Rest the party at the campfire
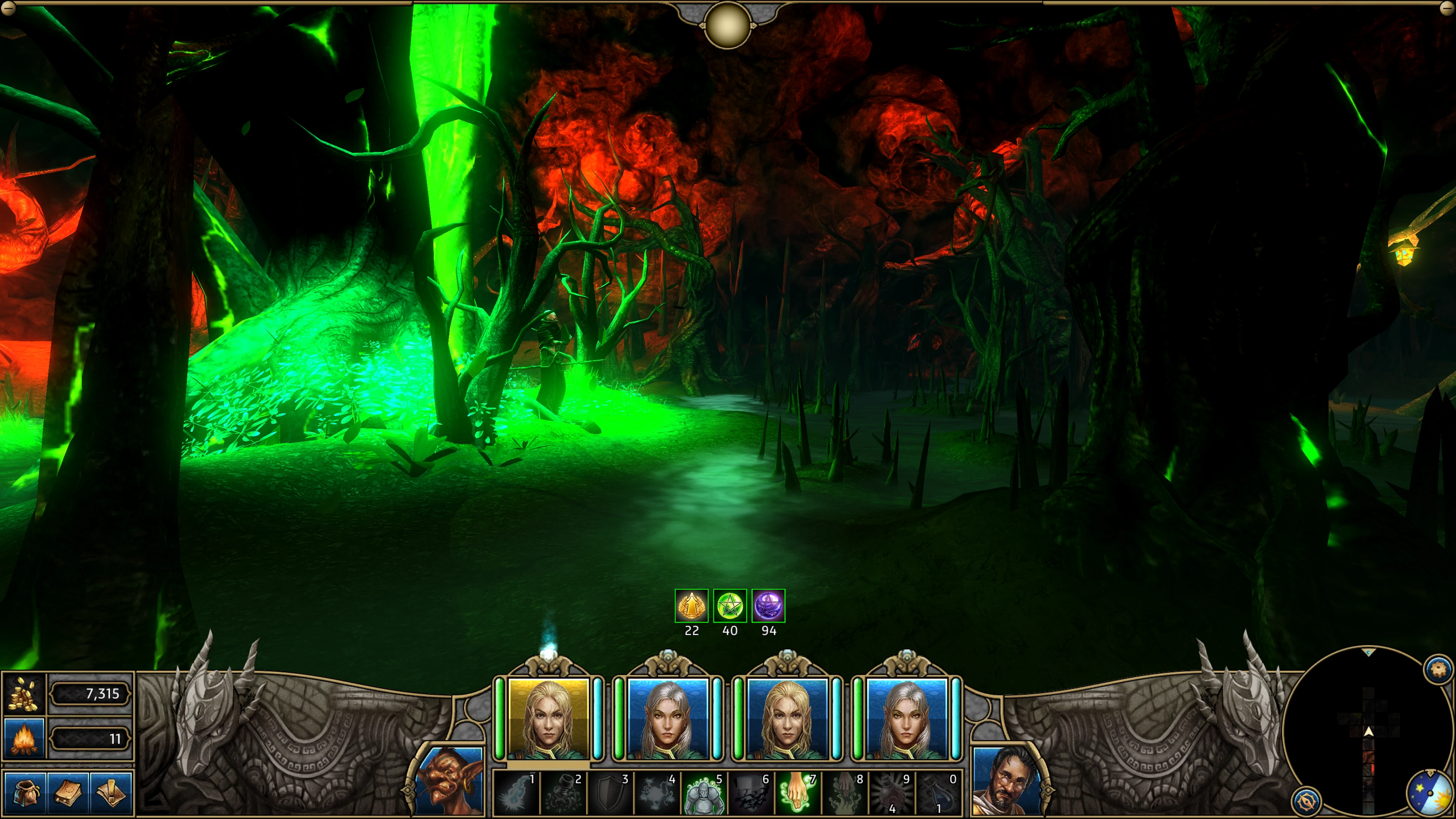Image resolution: width=1456 pixels, height=819 pixels. [x=24, y=738]
